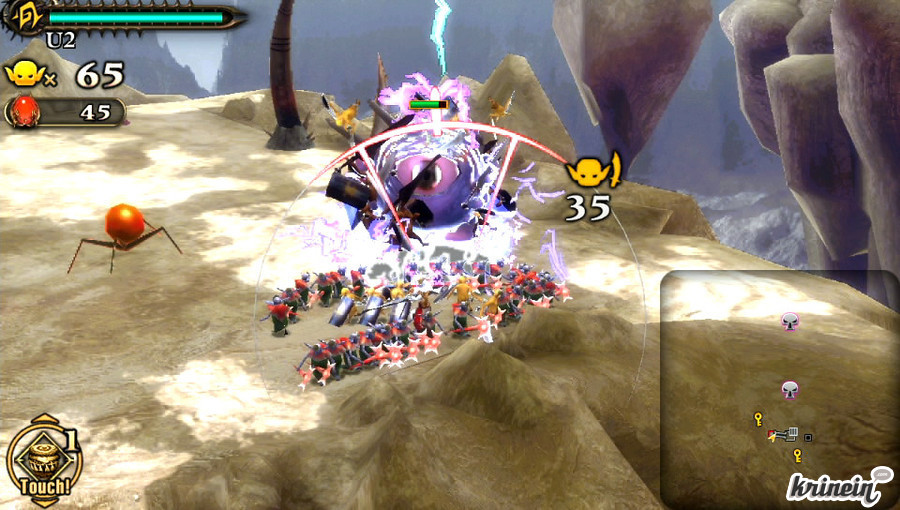Open the terrain minimap panel

point(778,388)
